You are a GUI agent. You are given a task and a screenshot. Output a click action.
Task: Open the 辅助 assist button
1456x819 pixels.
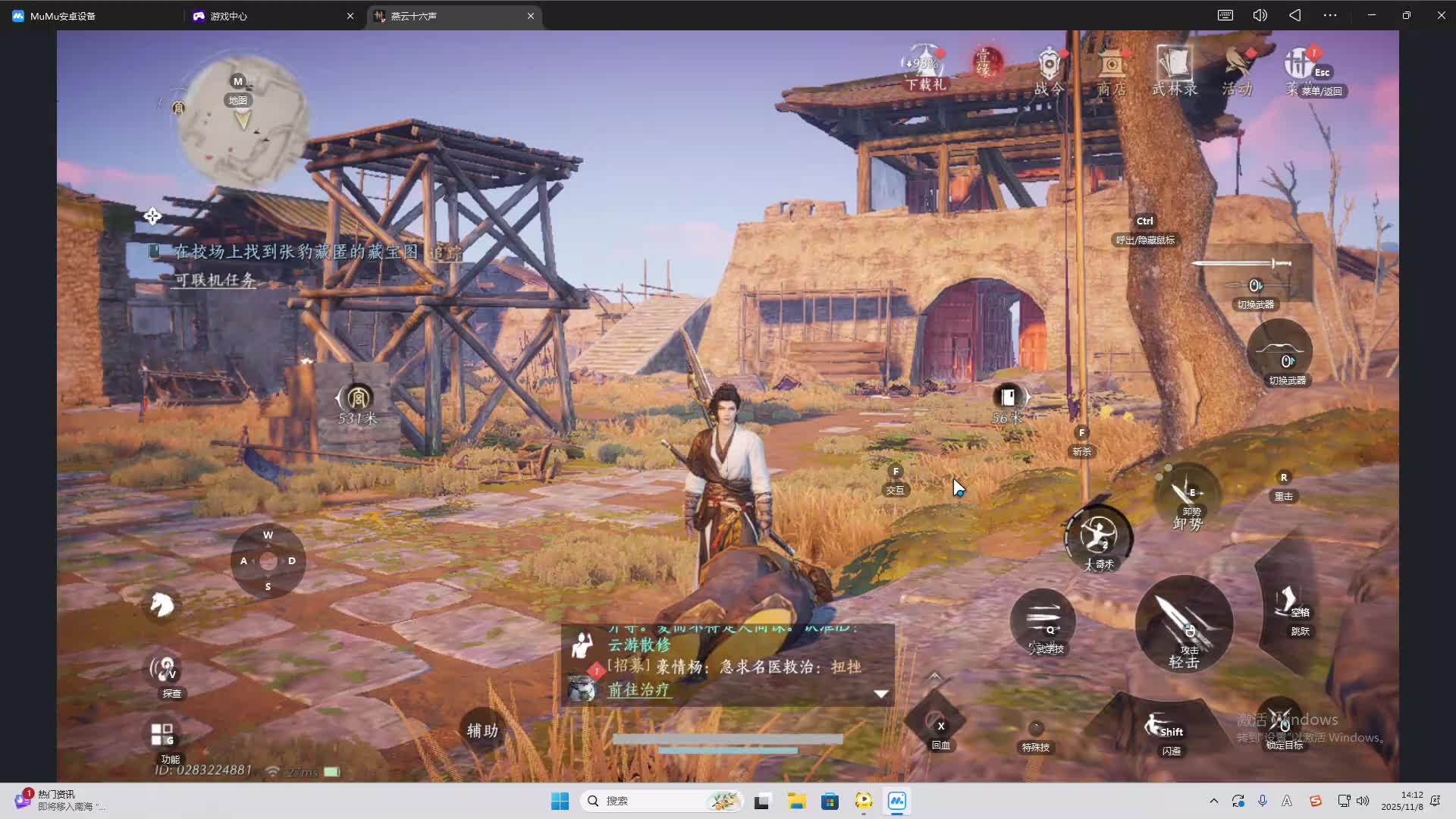point(482,730)
